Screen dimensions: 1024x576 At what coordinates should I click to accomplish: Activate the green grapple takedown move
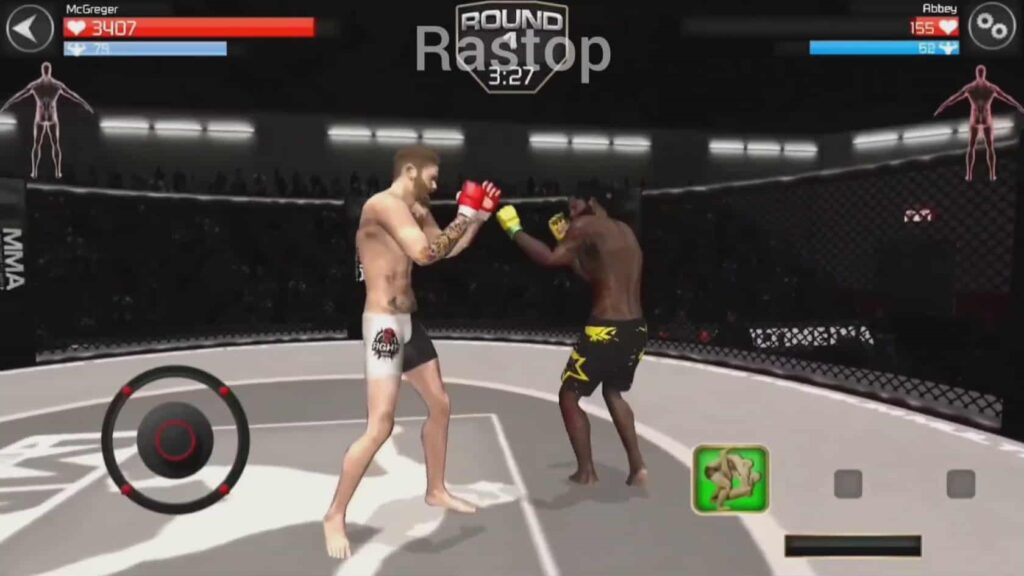(x=731, y=479)
